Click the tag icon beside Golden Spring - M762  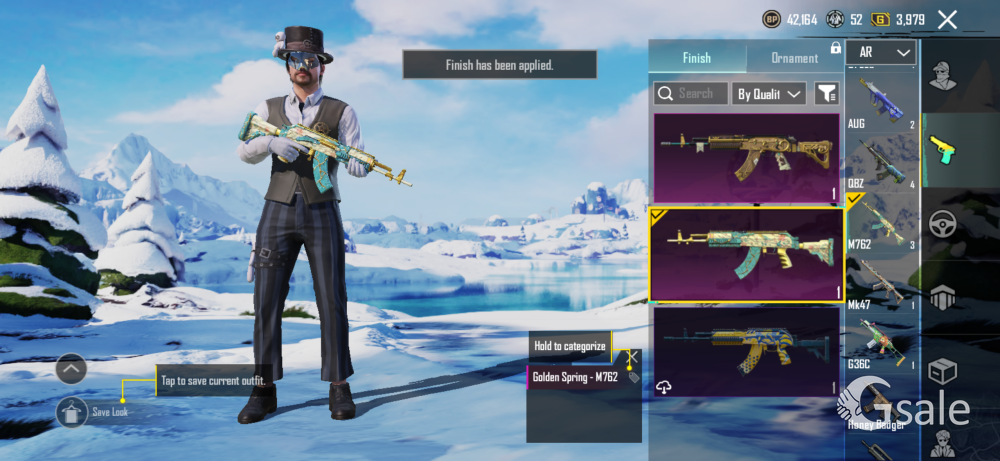coord(632,377)
